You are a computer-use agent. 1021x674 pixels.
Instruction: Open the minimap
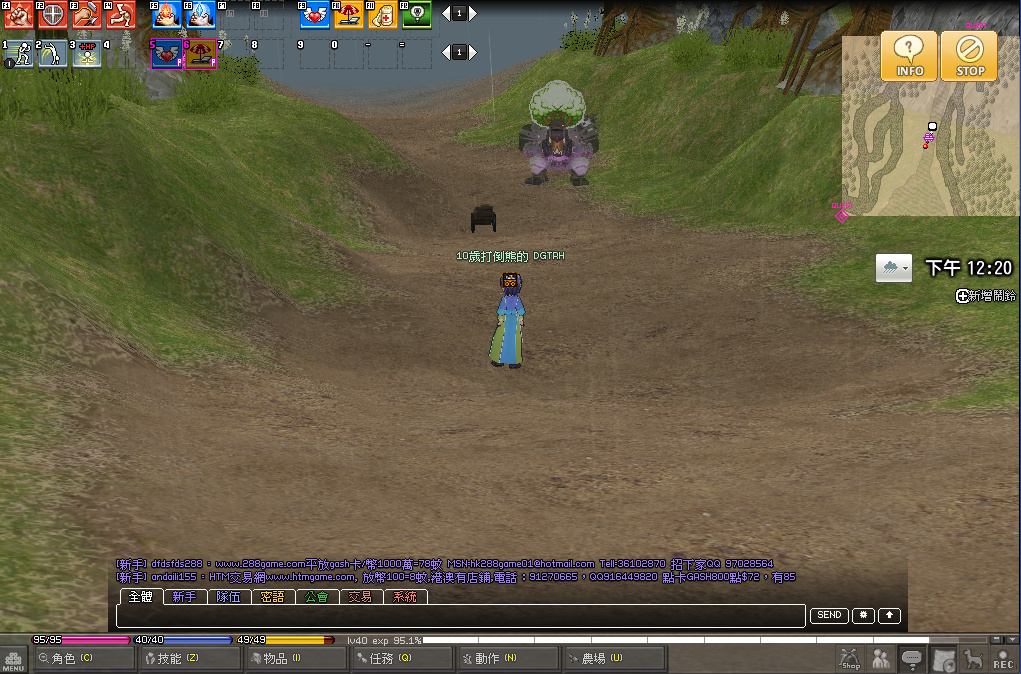tap(928, 126)
